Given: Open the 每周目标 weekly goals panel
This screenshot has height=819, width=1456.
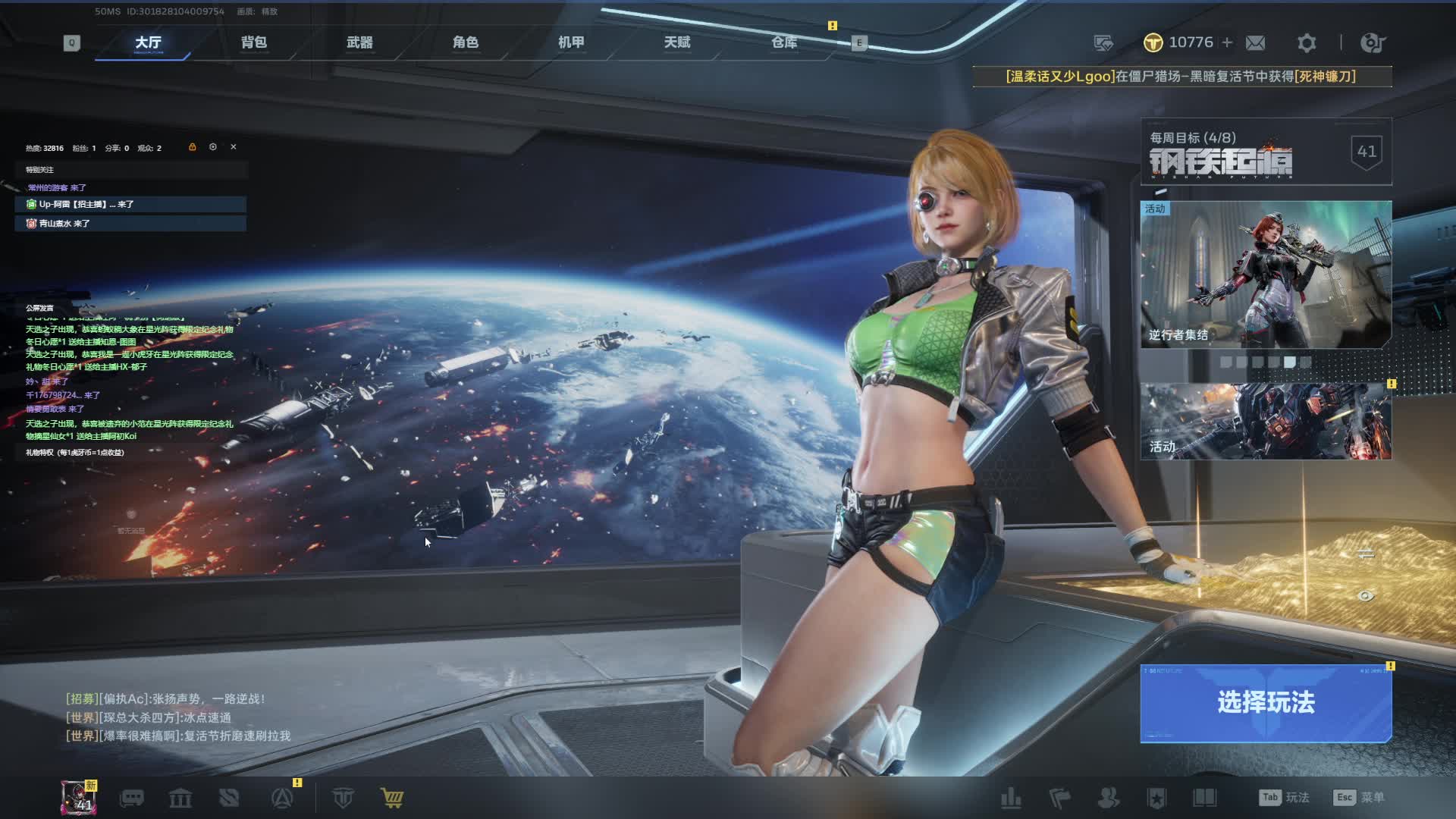Looking at the screenshot, I should pos(1266,152).
